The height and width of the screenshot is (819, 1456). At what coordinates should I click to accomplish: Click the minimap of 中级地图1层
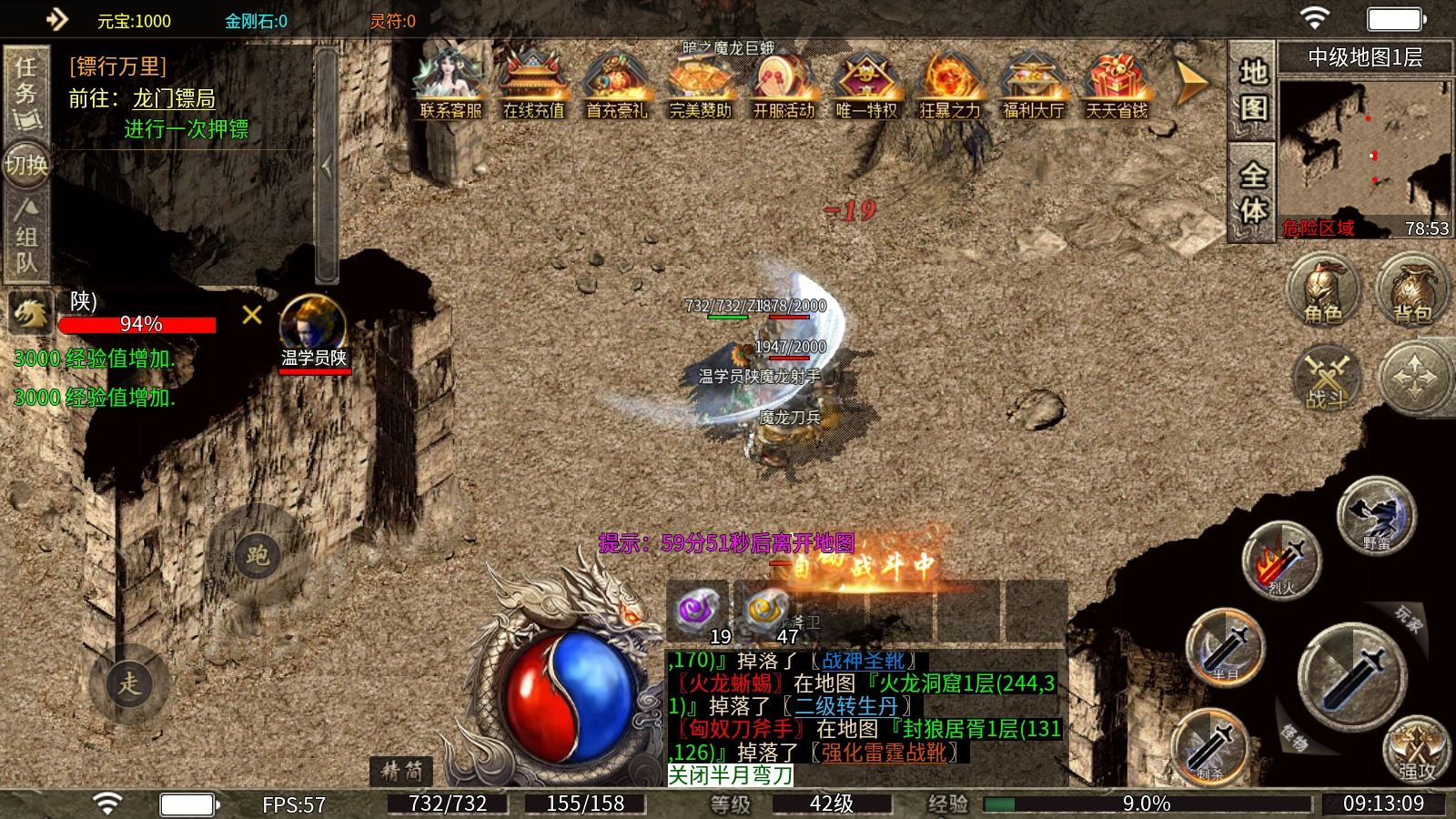tap(1363, 150)
